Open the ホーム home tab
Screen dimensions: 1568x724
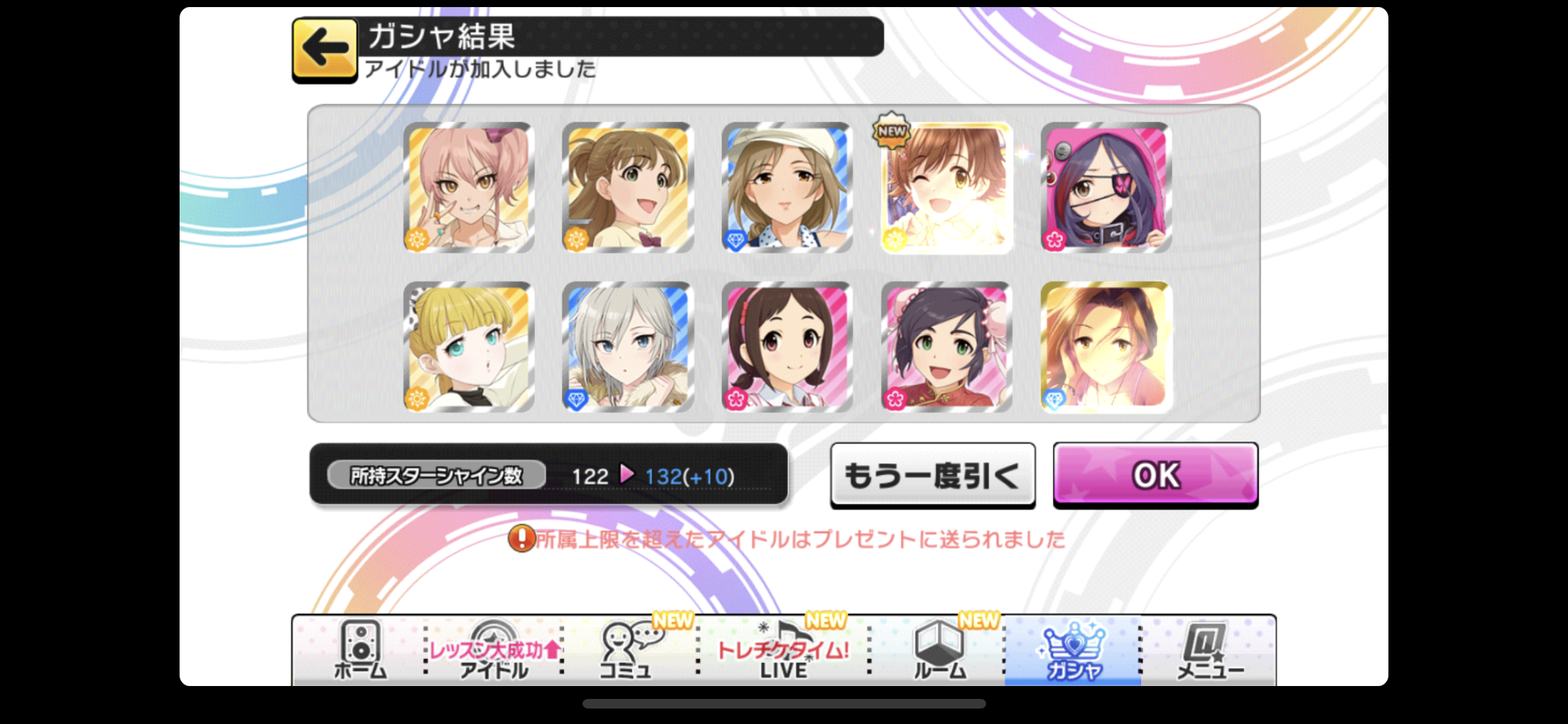[x=360, y=650]
